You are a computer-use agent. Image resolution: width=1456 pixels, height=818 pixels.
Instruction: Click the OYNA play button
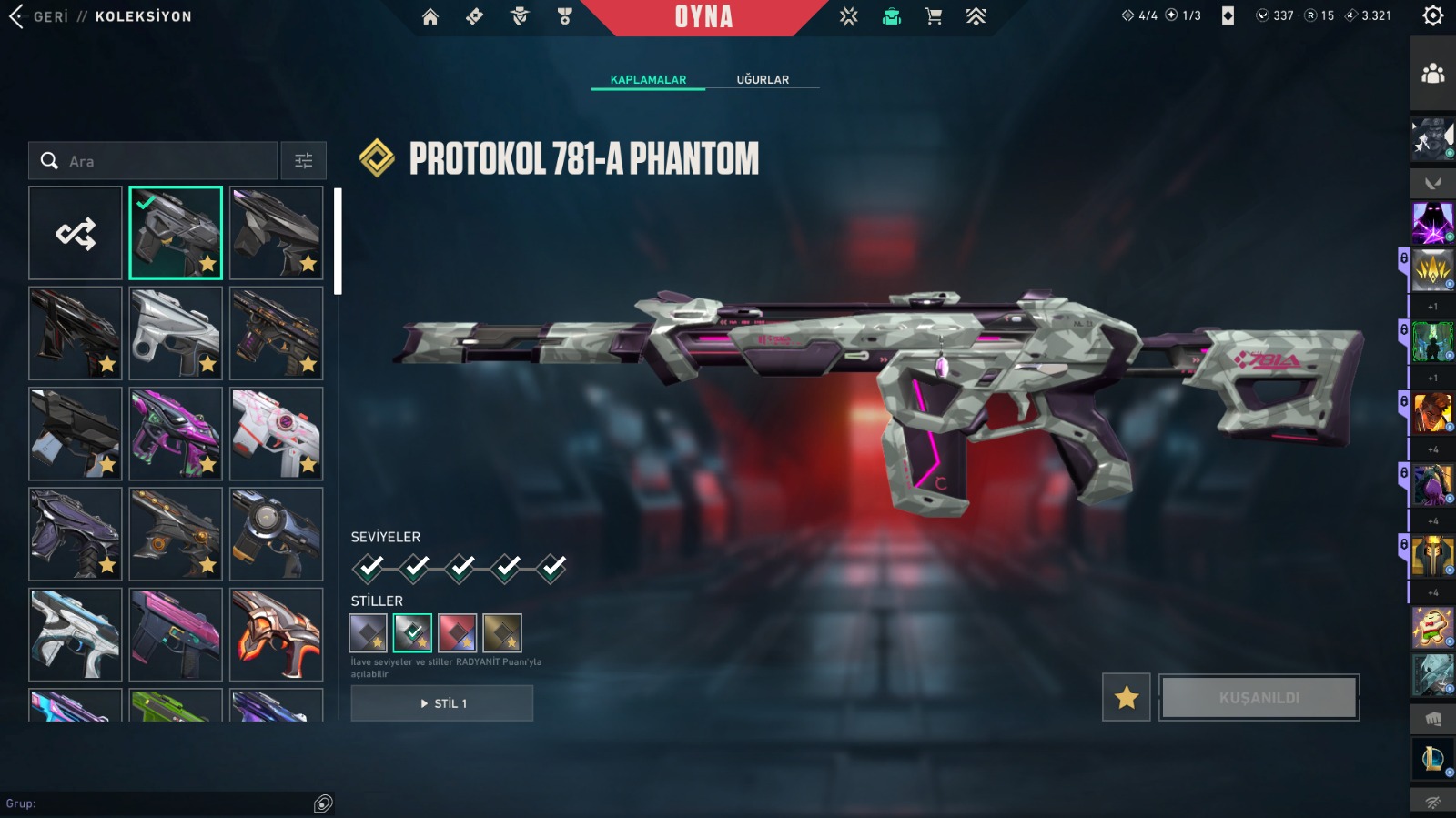click(703, 16)
